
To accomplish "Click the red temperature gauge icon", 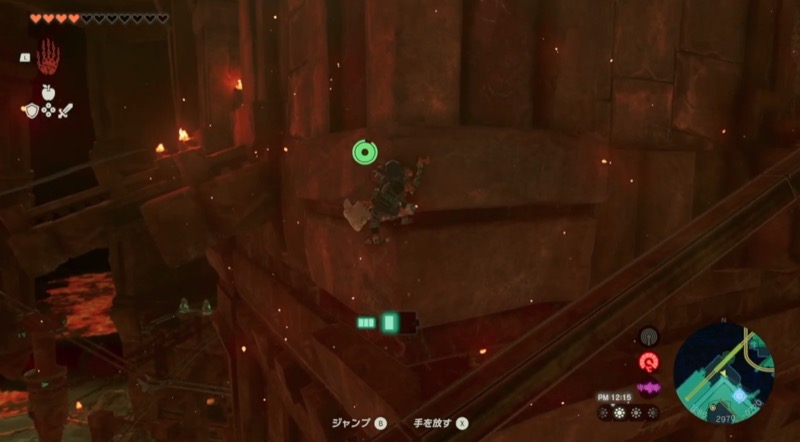I will (x=649, y=362).
